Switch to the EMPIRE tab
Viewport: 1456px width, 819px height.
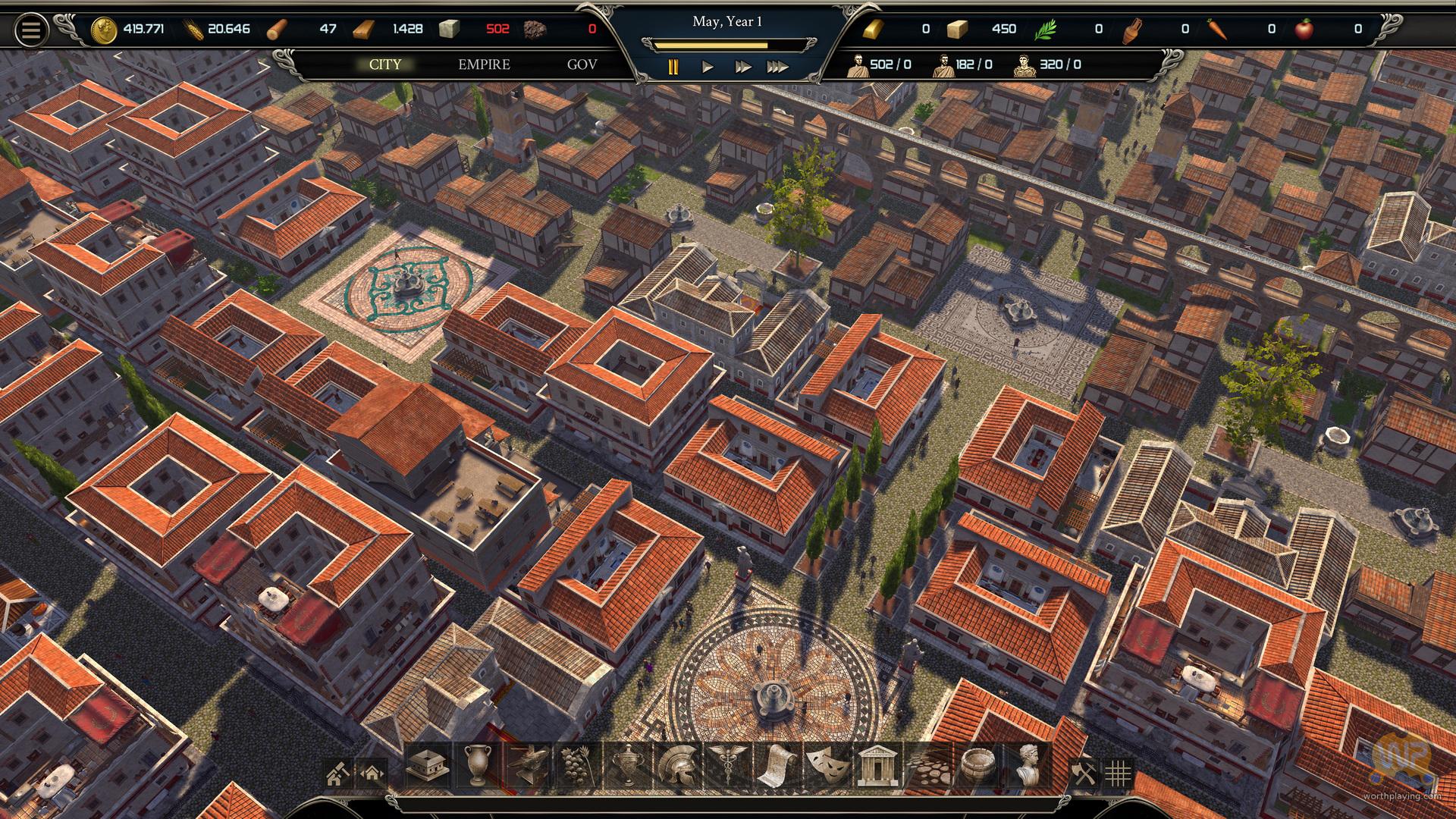point(484,64)
